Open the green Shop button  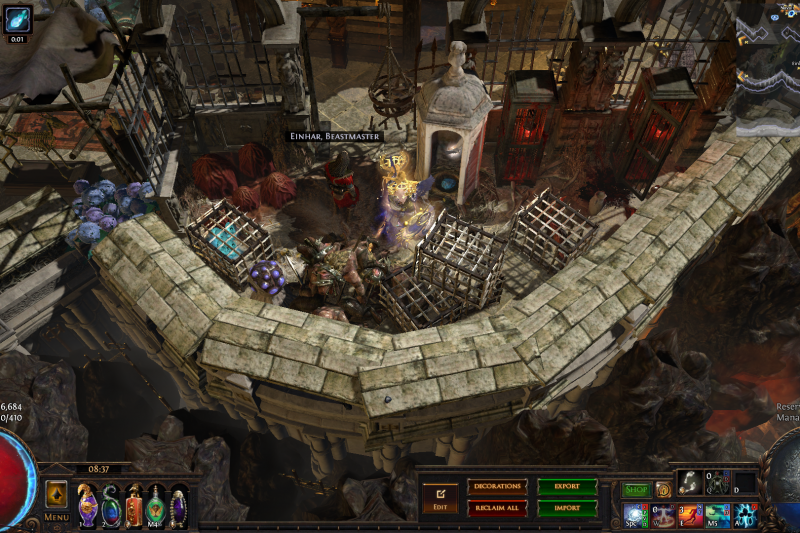(636, 490)
